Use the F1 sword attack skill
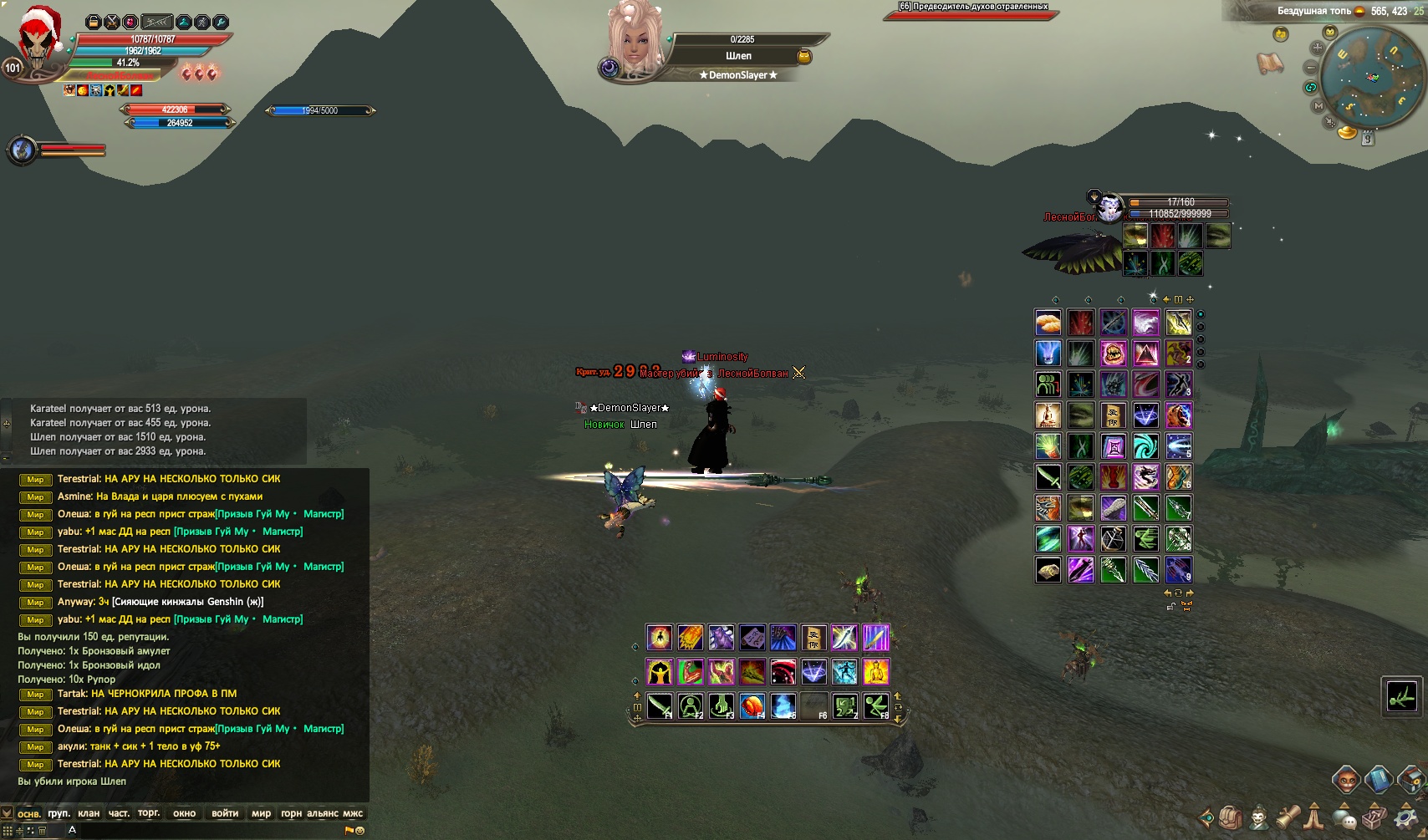 click(659, 706)
